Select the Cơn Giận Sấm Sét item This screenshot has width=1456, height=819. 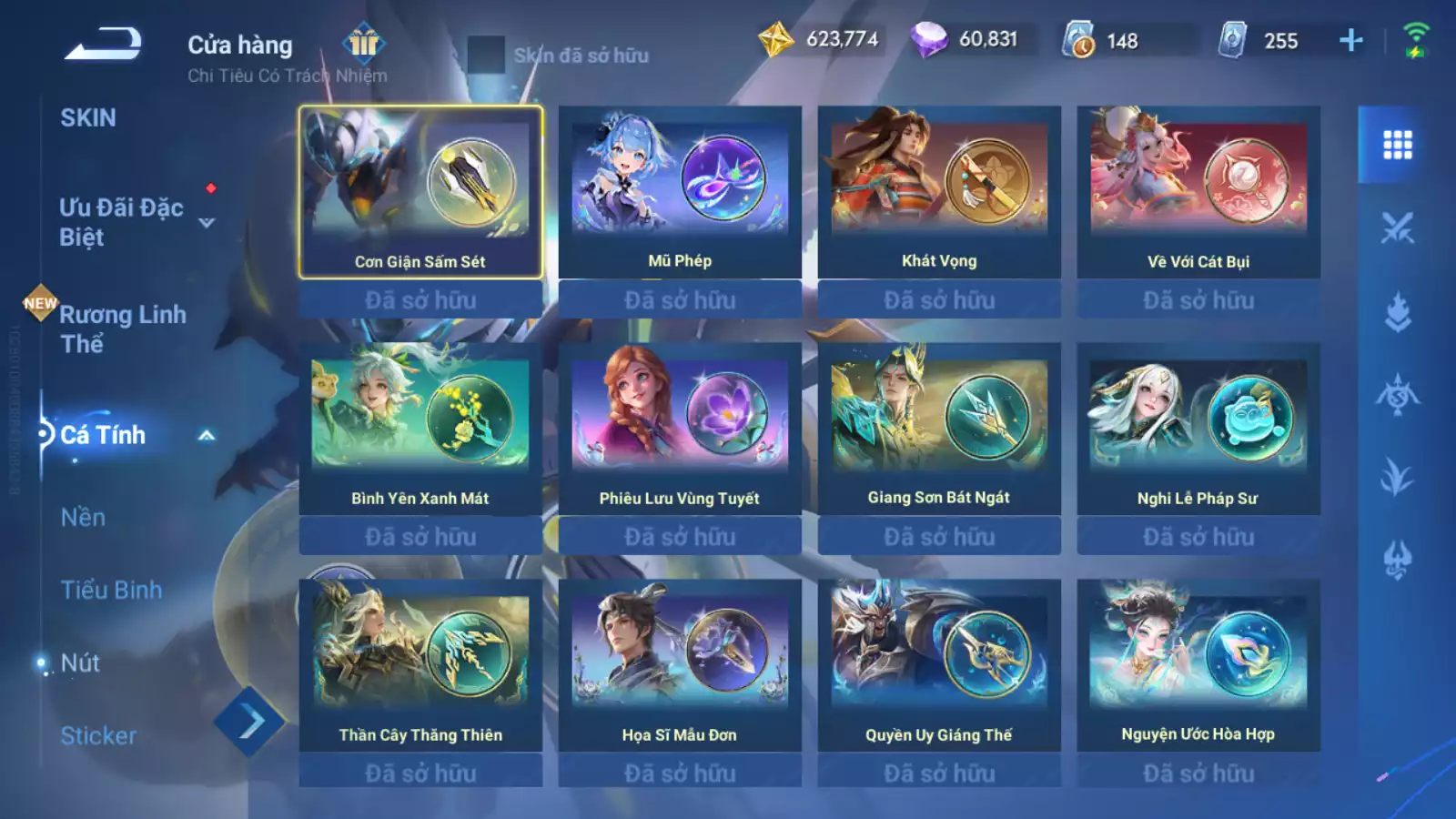[420, 192]
